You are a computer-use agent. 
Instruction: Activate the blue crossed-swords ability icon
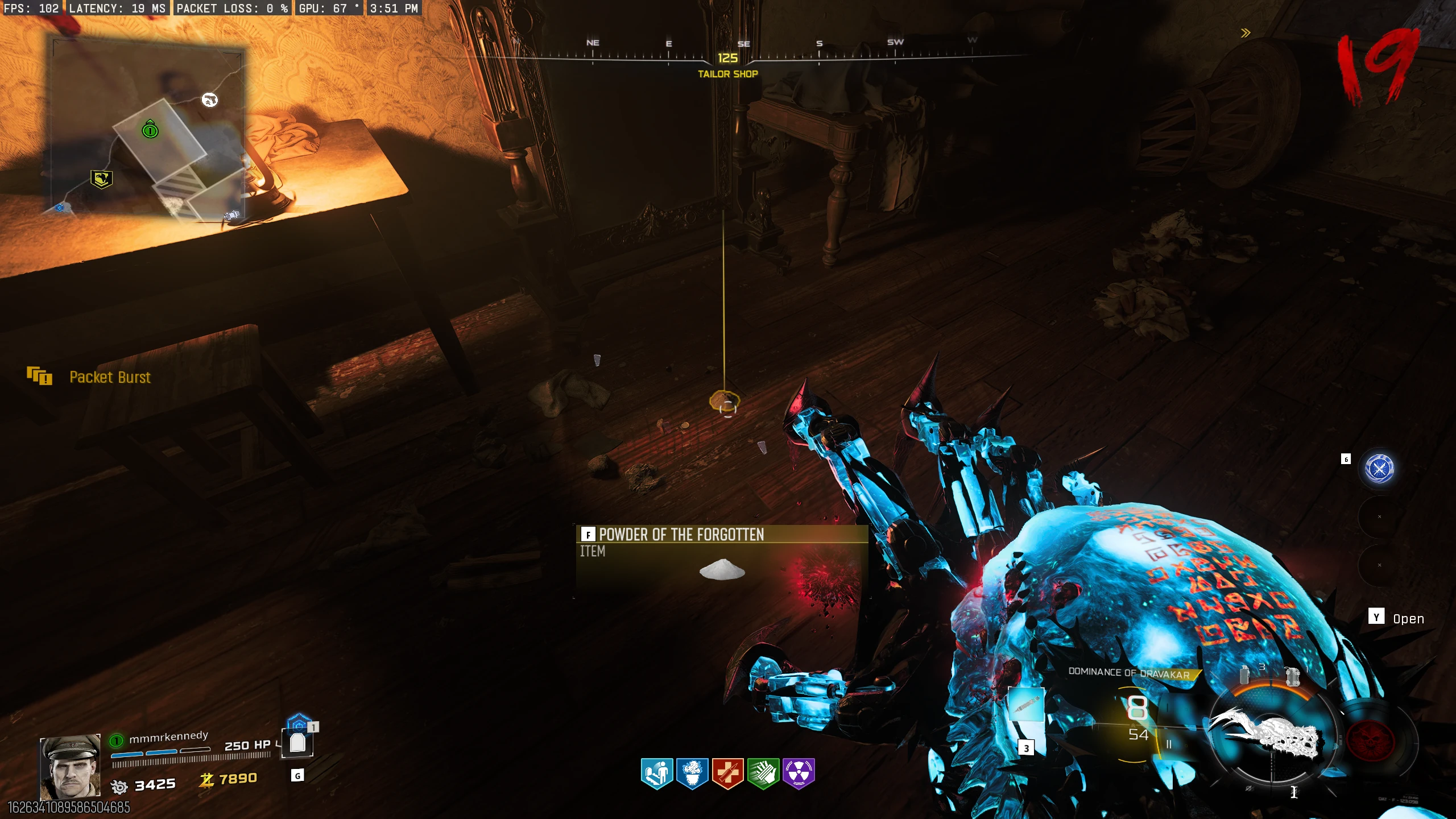(1379, 469)
